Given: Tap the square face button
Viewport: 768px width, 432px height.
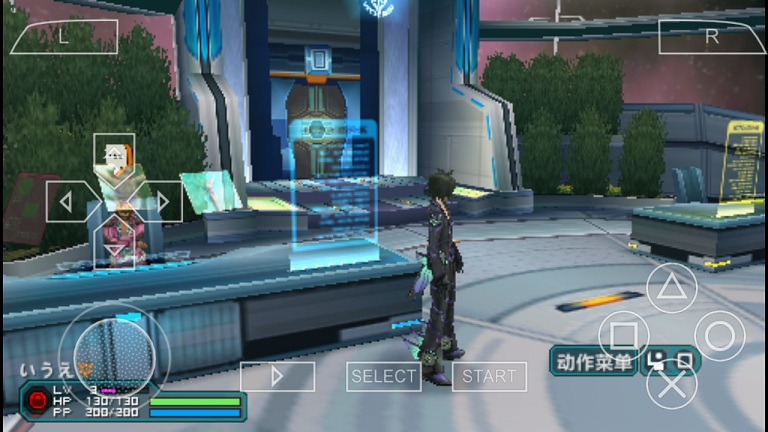Looking at the screenshot, I should [x=623, y=336].
